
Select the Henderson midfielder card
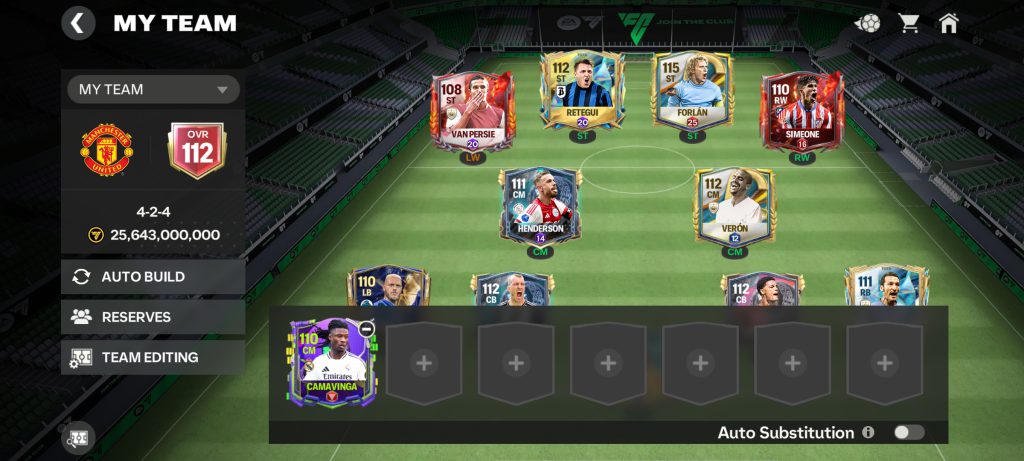pyautogui.click(x=541, y=205)
